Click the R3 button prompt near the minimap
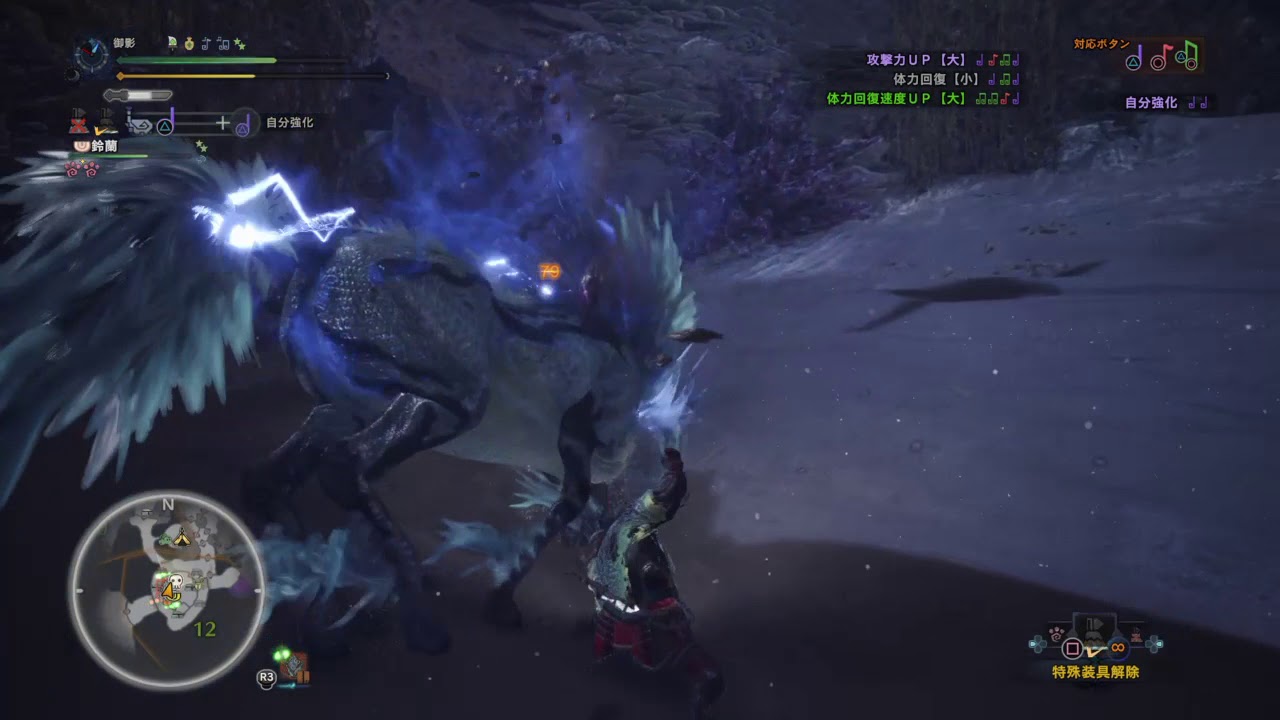The image size is (1280, 720). tap(267, 677)
